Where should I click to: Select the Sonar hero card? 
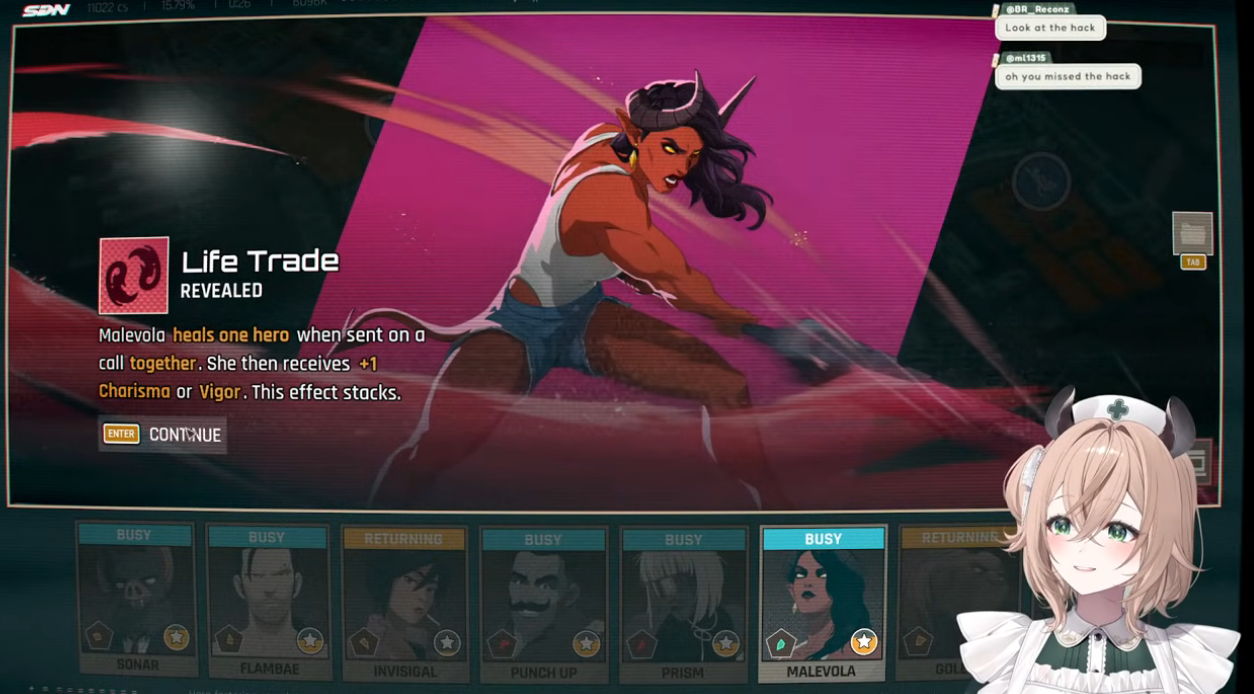pyautogui.click(x=136, y=600)
